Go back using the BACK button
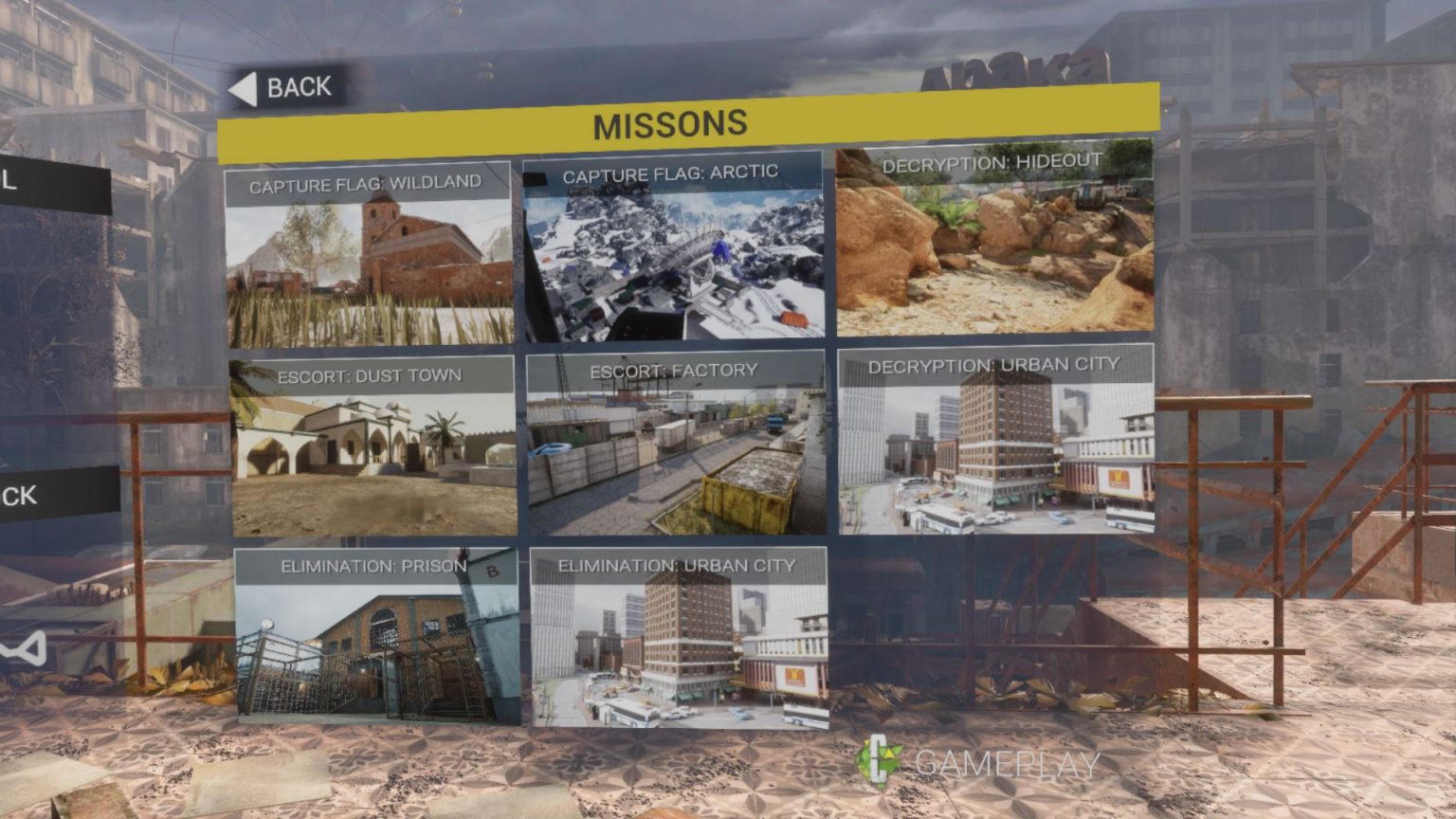 (283, 88)
